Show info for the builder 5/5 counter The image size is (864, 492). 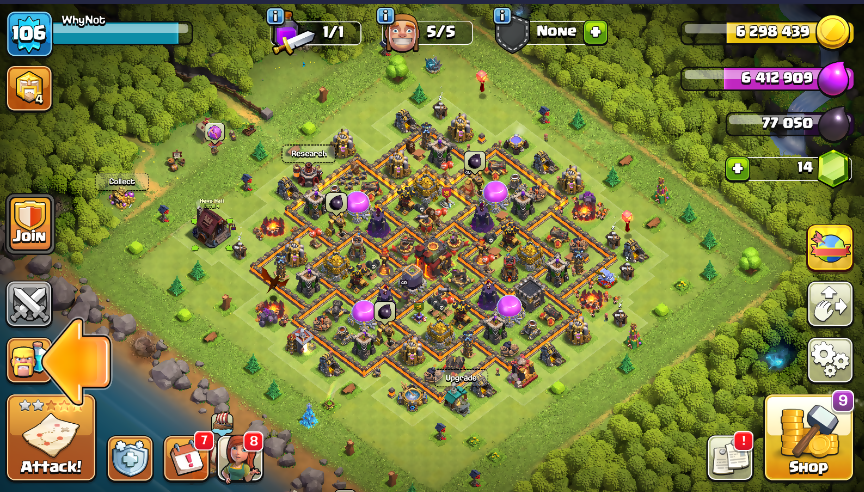385,15
